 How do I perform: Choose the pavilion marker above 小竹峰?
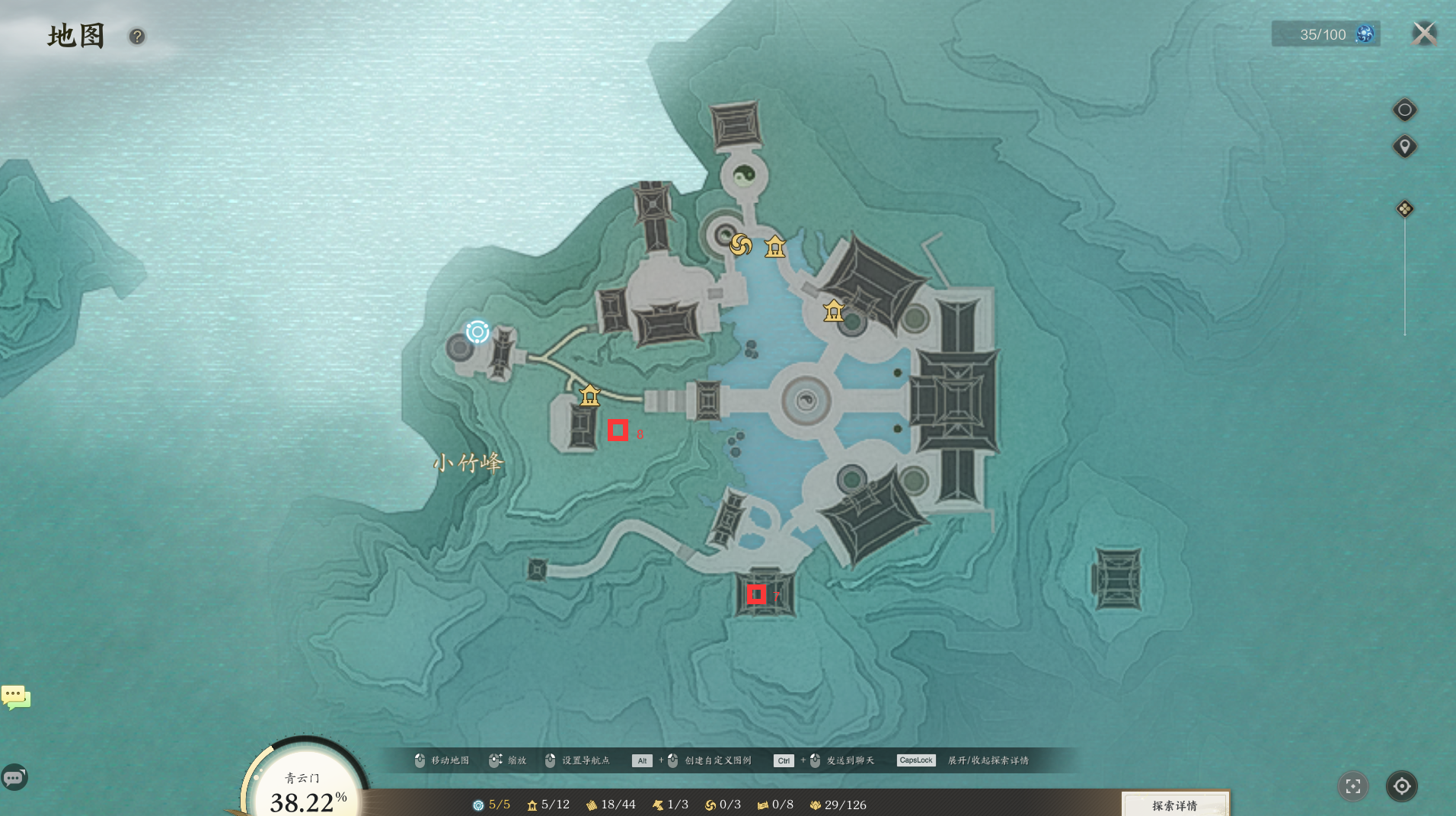click(590, 395)
